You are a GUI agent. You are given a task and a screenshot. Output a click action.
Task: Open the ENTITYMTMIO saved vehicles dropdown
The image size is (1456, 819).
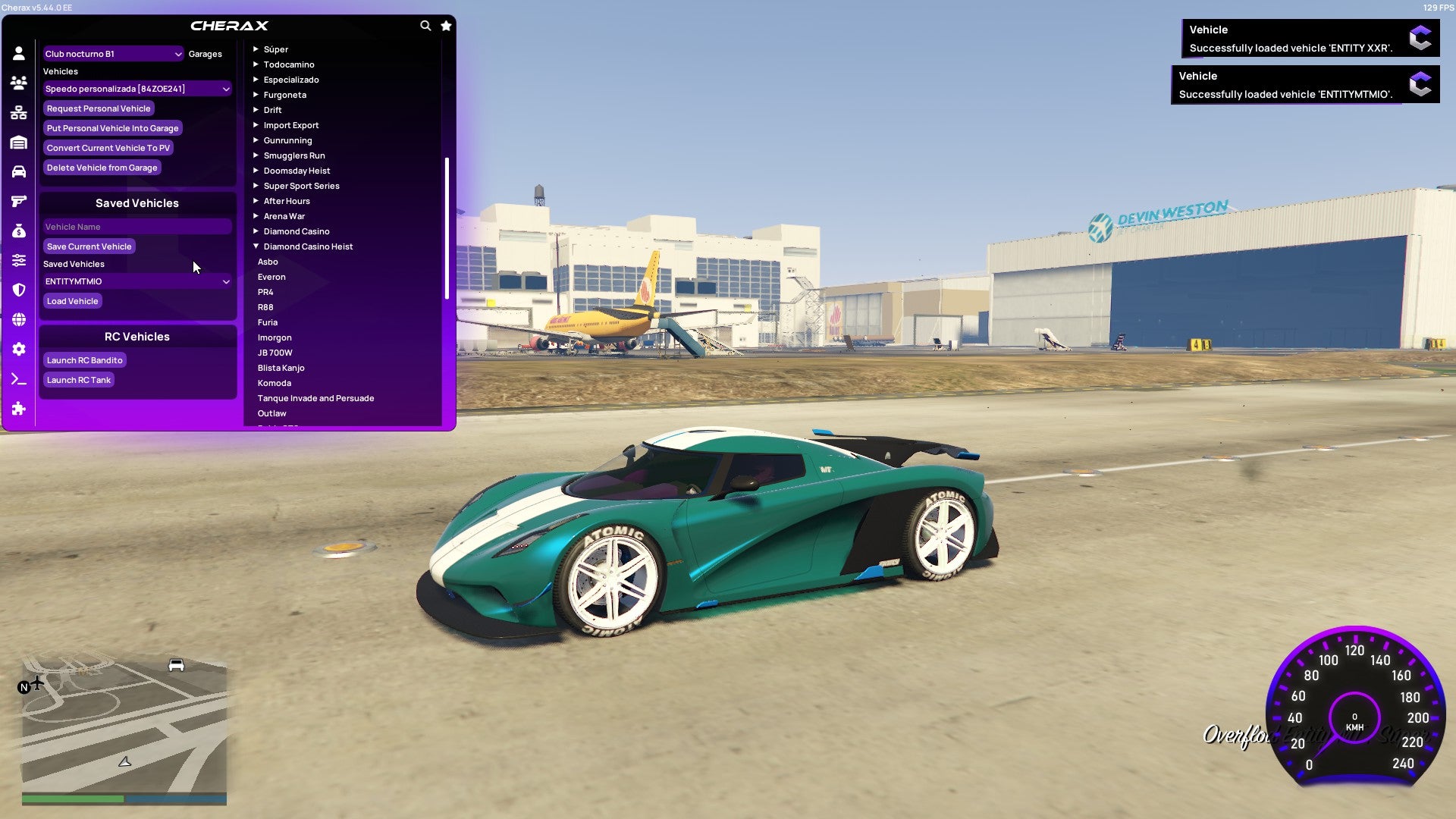tap(137, 281)
